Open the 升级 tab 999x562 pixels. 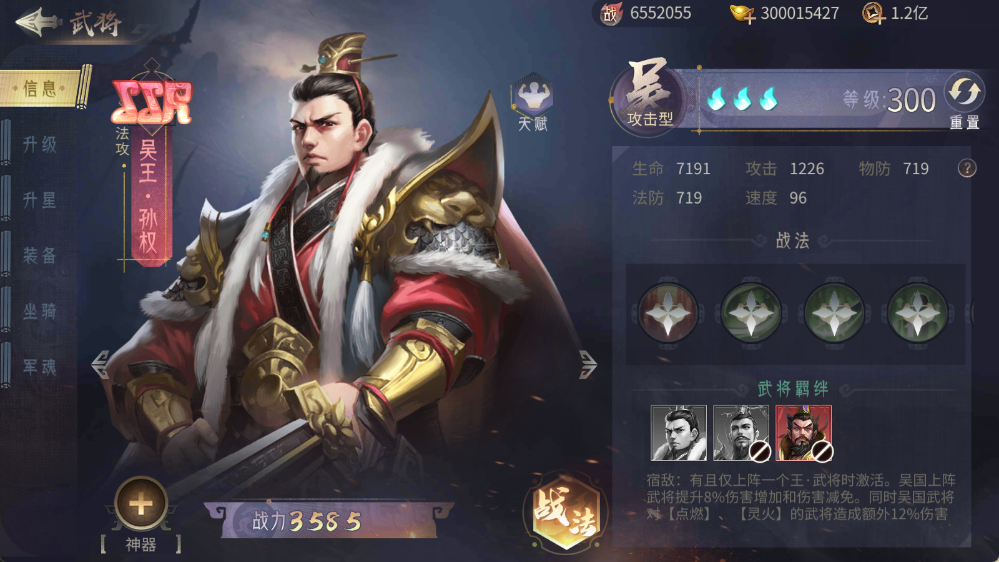pyautogui.click(x=40, y=144)
